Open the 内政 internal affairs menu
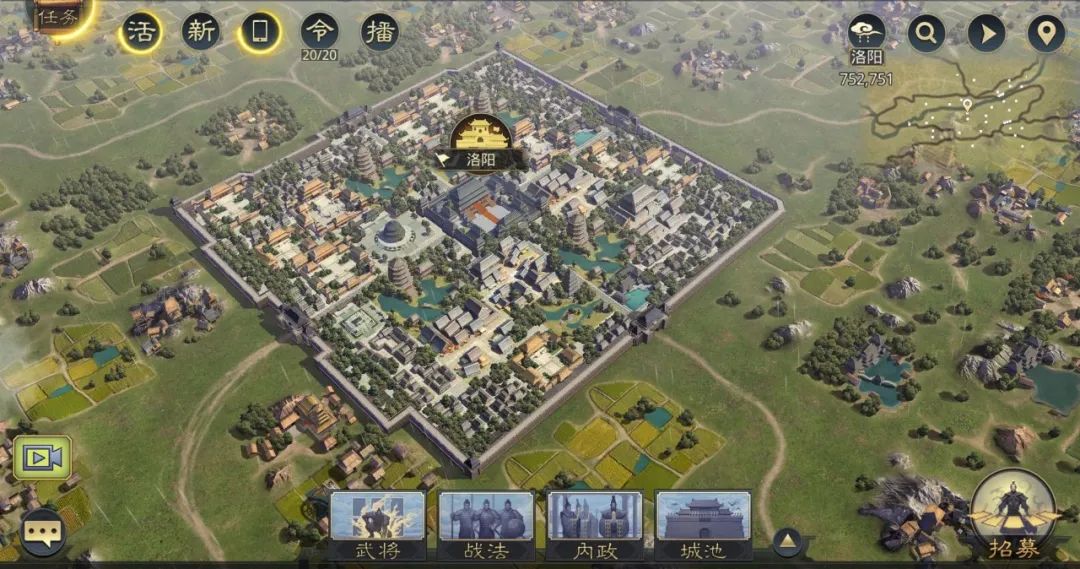 (x=594, y=524)
